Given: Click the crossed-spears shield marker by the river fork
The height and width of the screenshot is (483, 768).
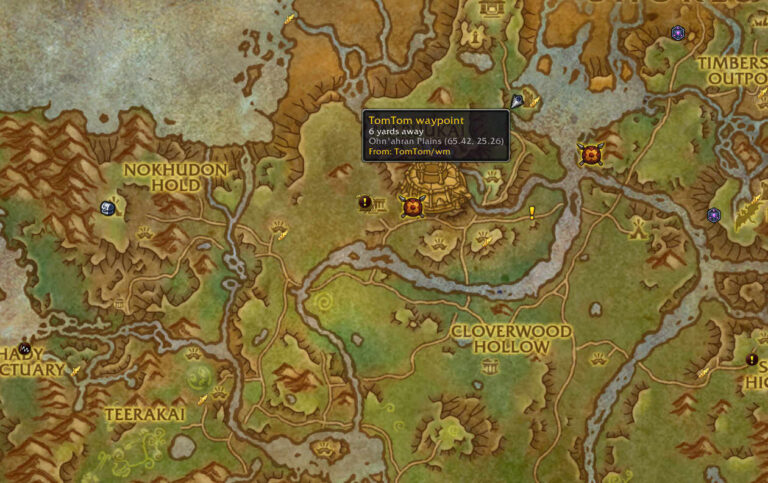Looking at the screenshot, I should [591, 154].
